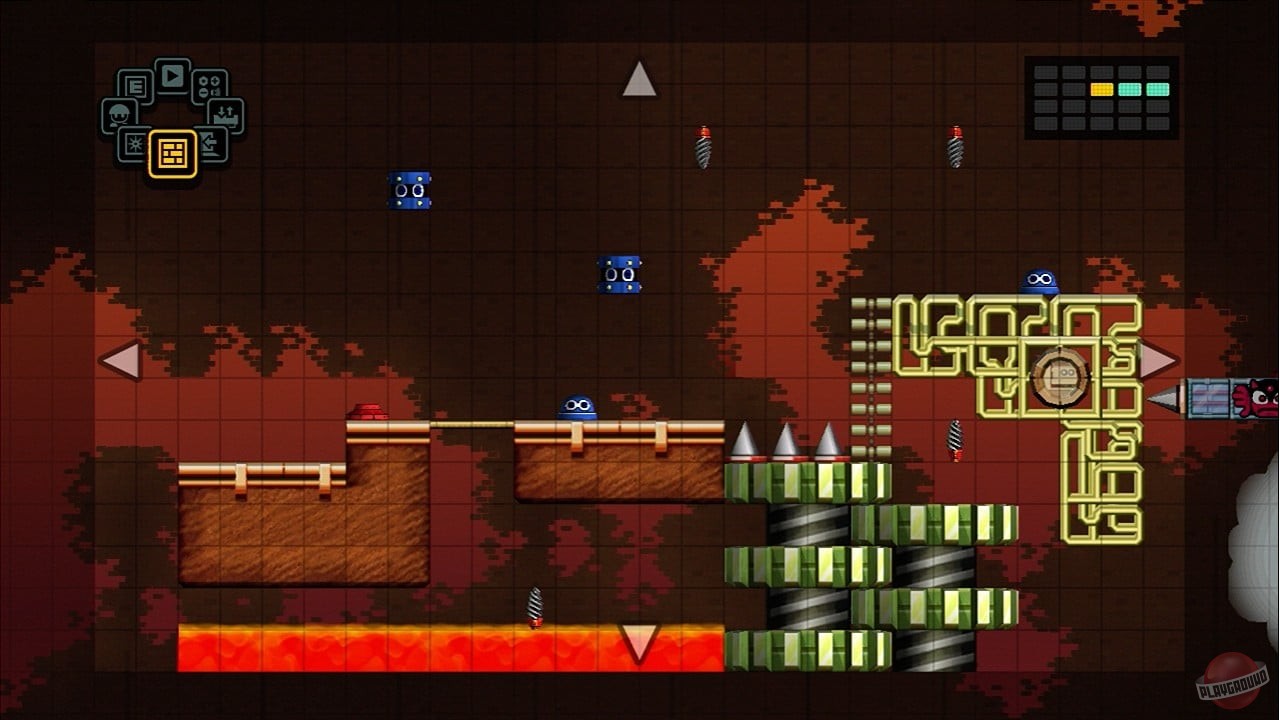This screenshot has height=720, width=1280.
Task: Click the exit arrow icon in radial menu
Action: [211, 144]
